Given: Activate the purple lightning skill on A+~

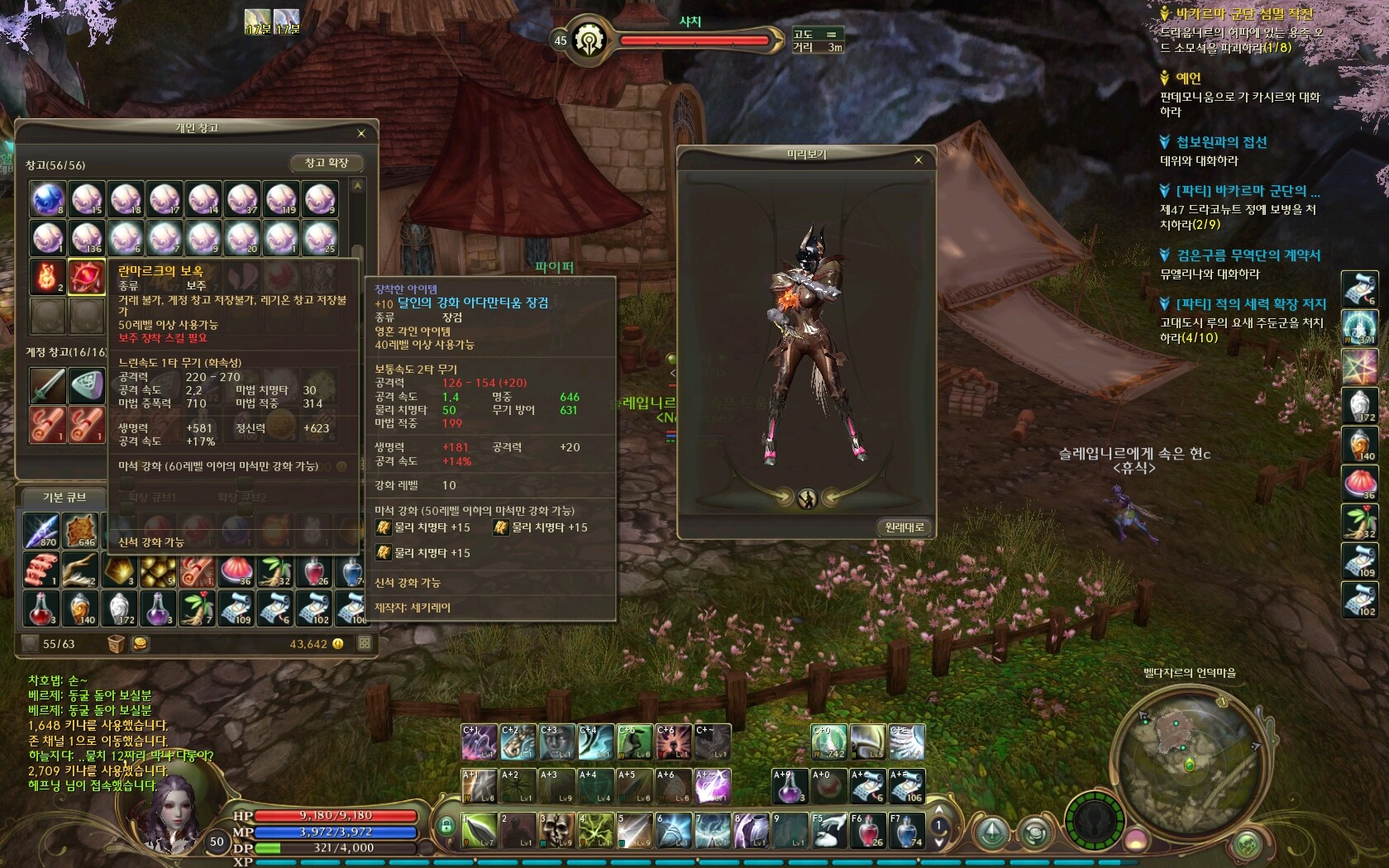Looking at the screenshot, I should pos(713,785).
